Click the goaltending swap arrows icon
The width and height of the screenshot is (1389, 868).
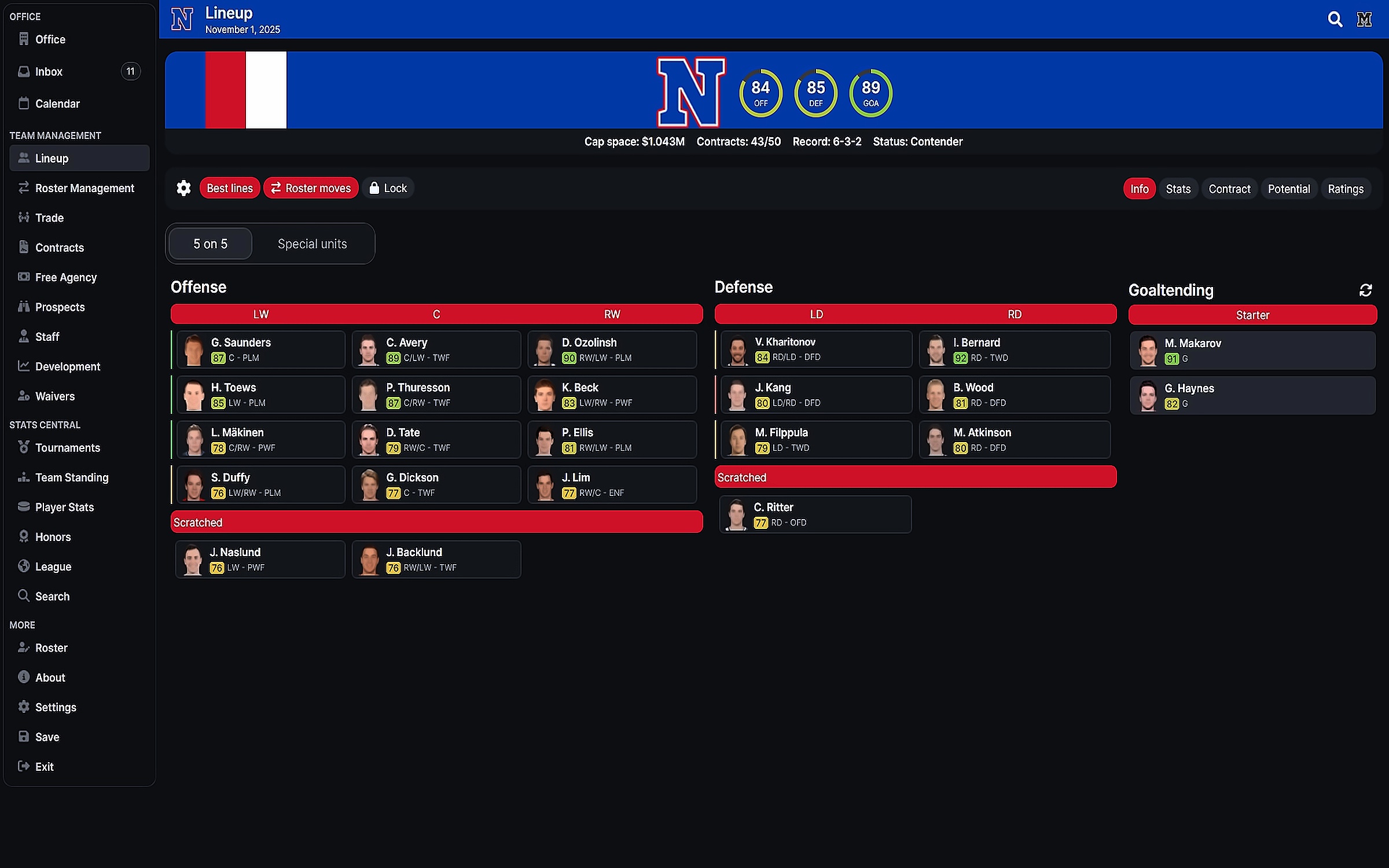1365,290
